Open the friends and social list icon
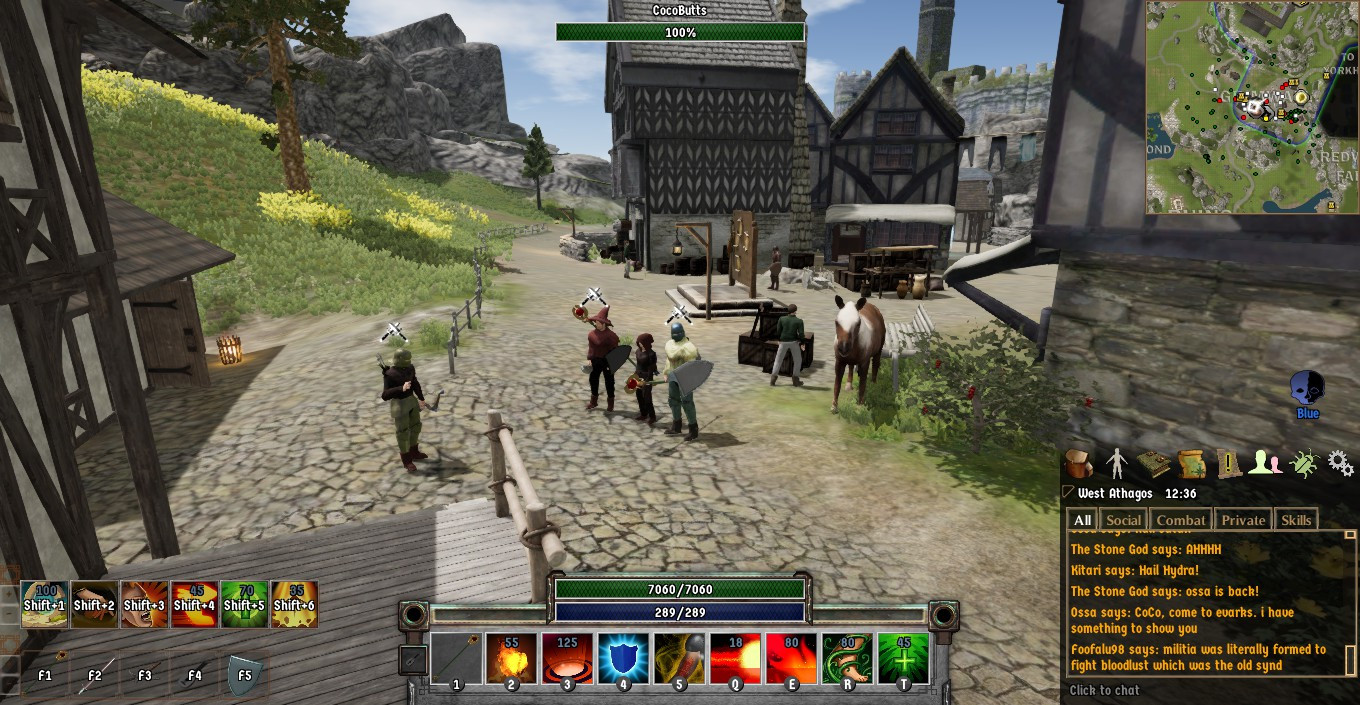The width and height of the screenshot is (1360, 705). coord(1265,463)
